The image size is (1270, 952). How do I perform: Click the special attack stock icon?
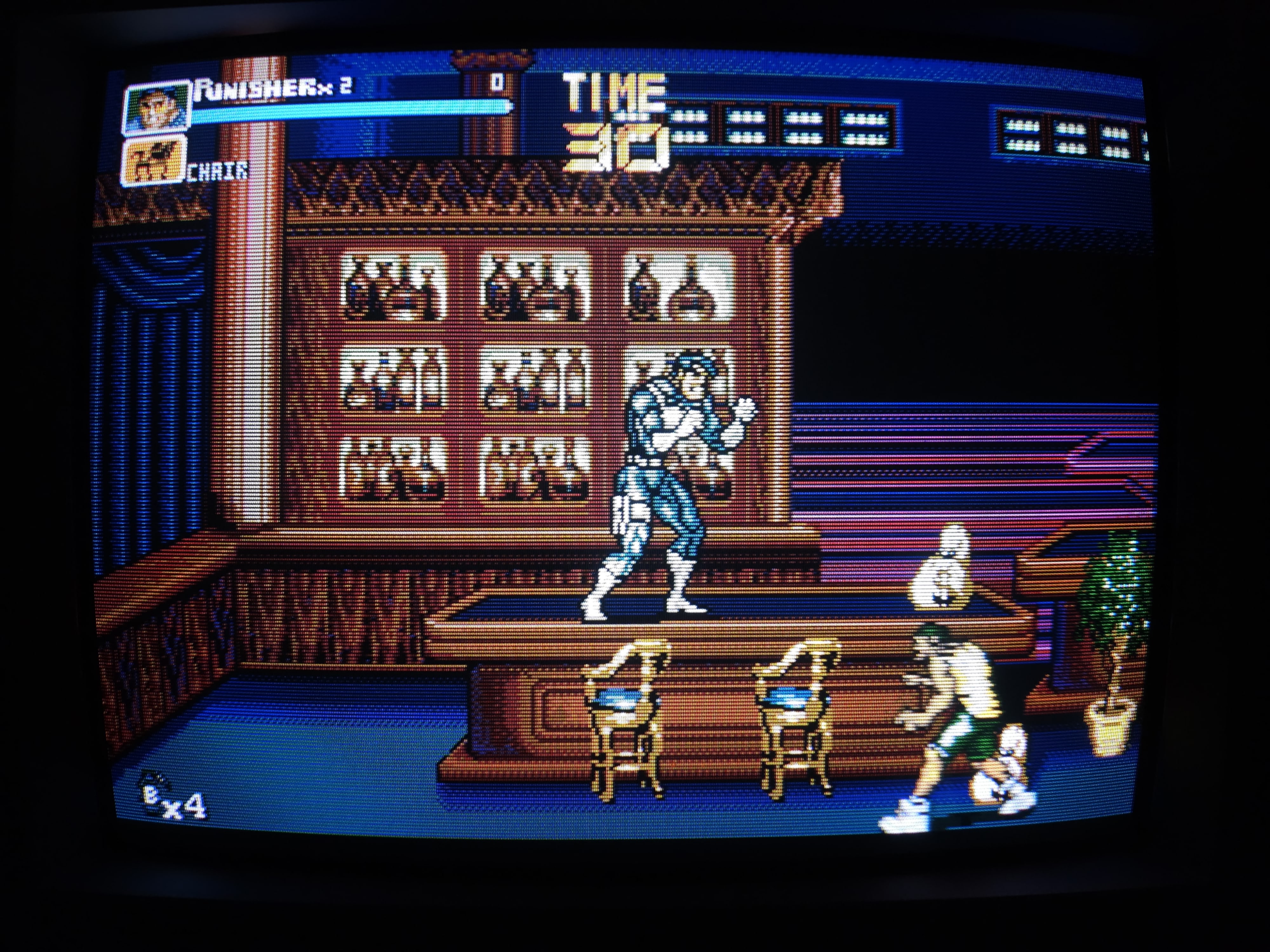(x=150, y=792)
